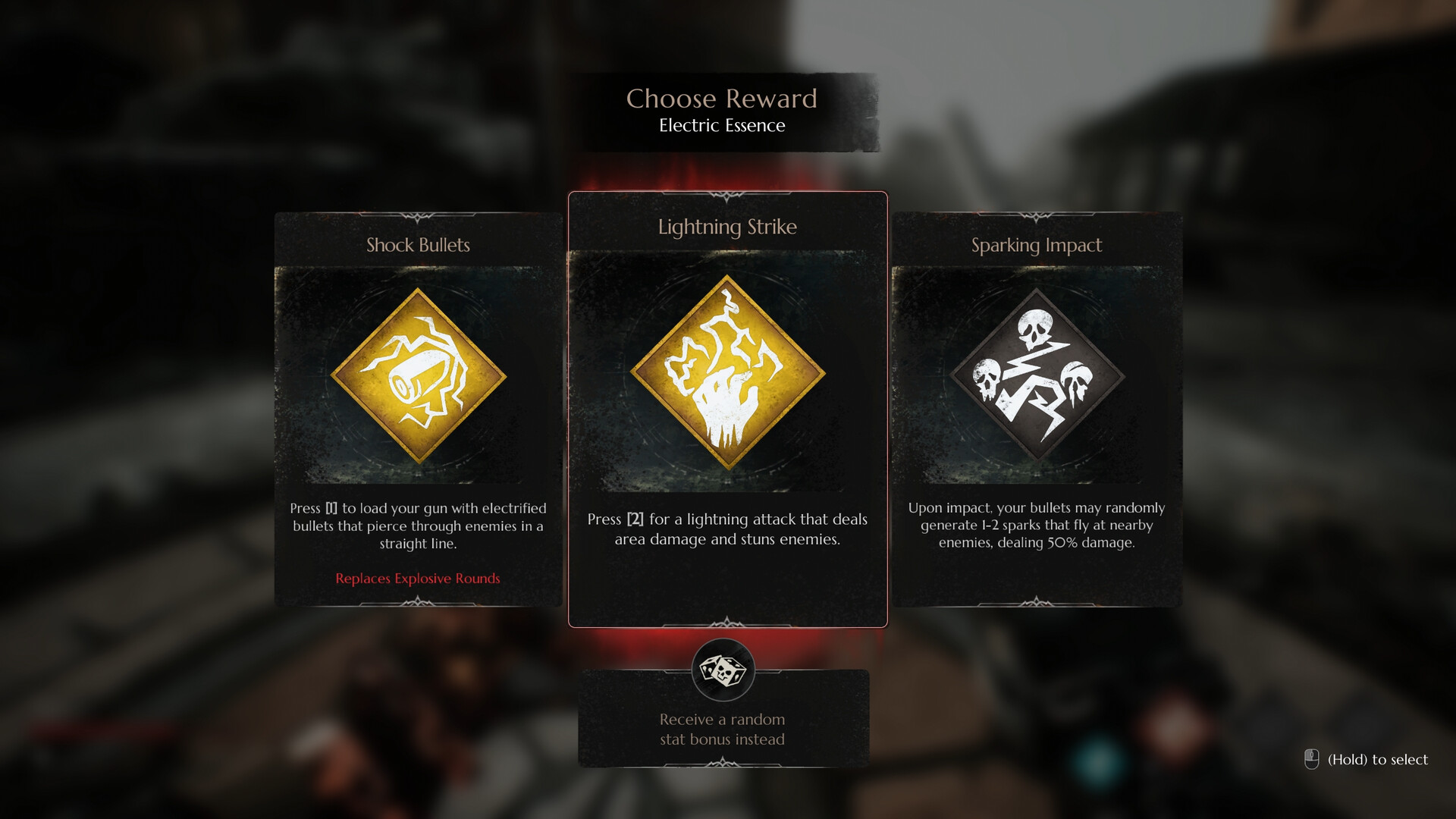Viewport: 1456px width, 819px height.
Task: Choose Receive a random stat bonus instead
Action: pyautogui.click(x=722, y=729)
